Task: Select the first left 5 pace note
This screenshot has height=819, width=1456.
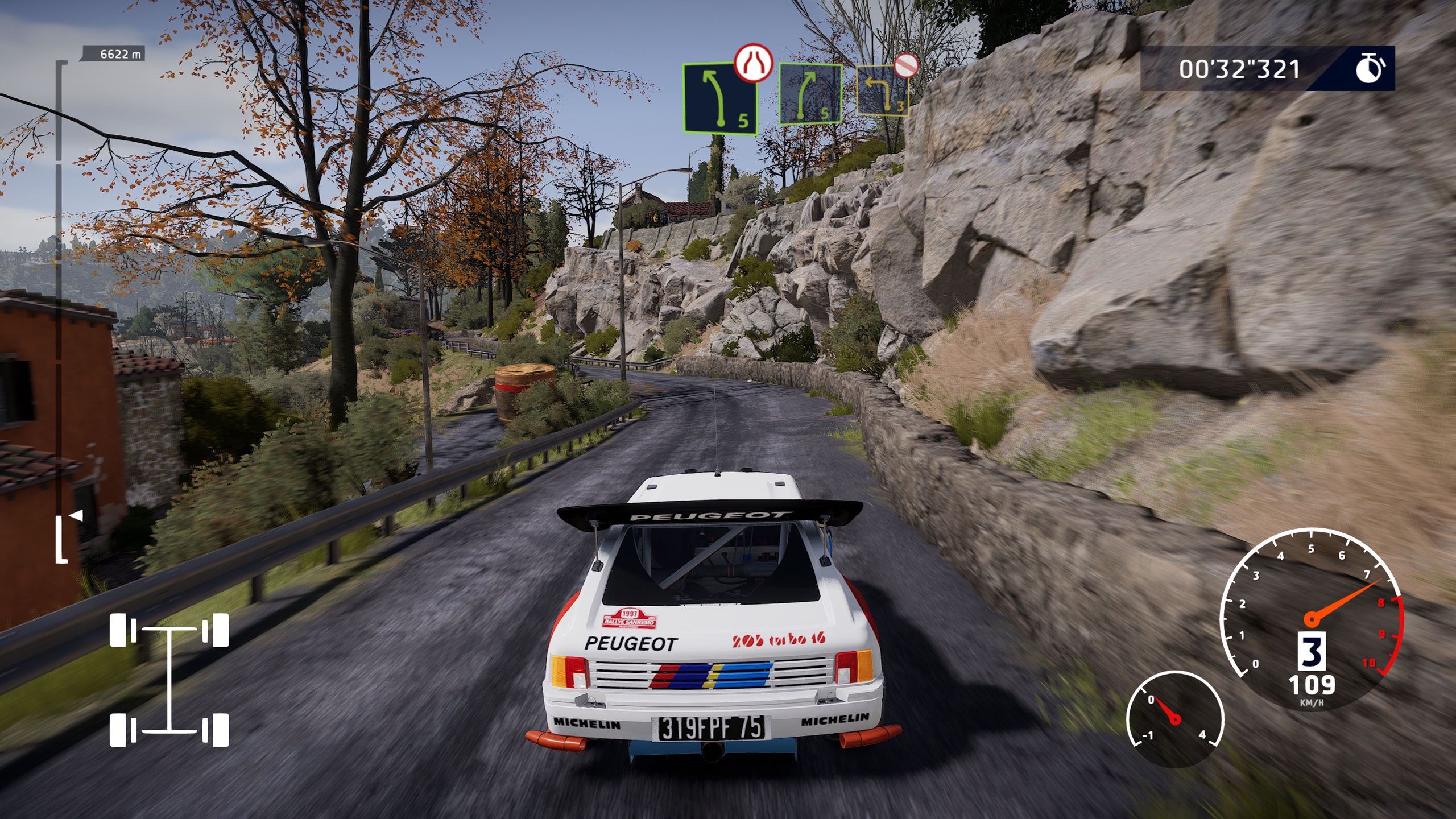Action: [x=719, y=100]
